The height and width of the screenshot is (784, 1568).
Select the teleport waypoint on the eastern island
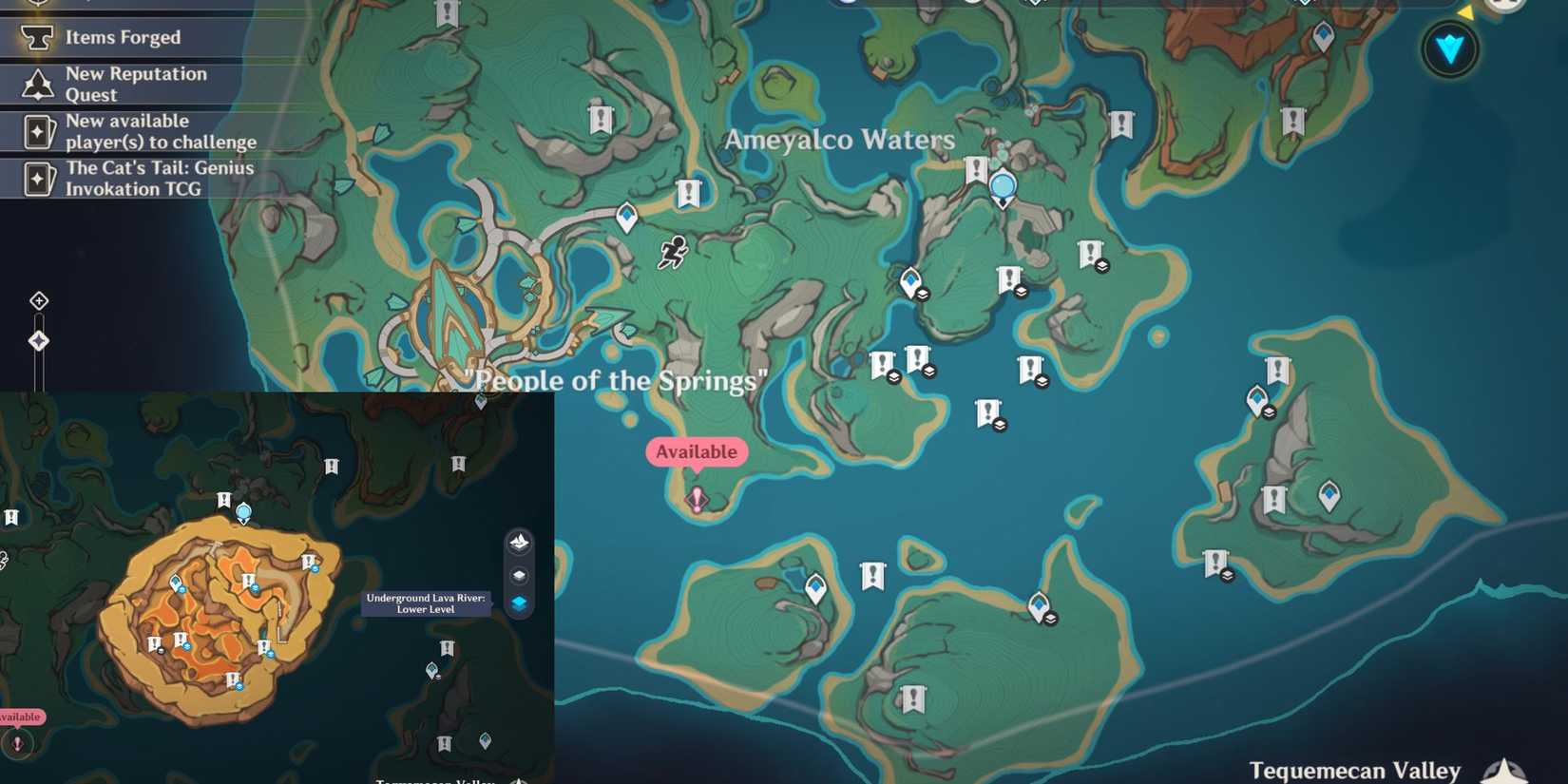tap(1328, 496)
